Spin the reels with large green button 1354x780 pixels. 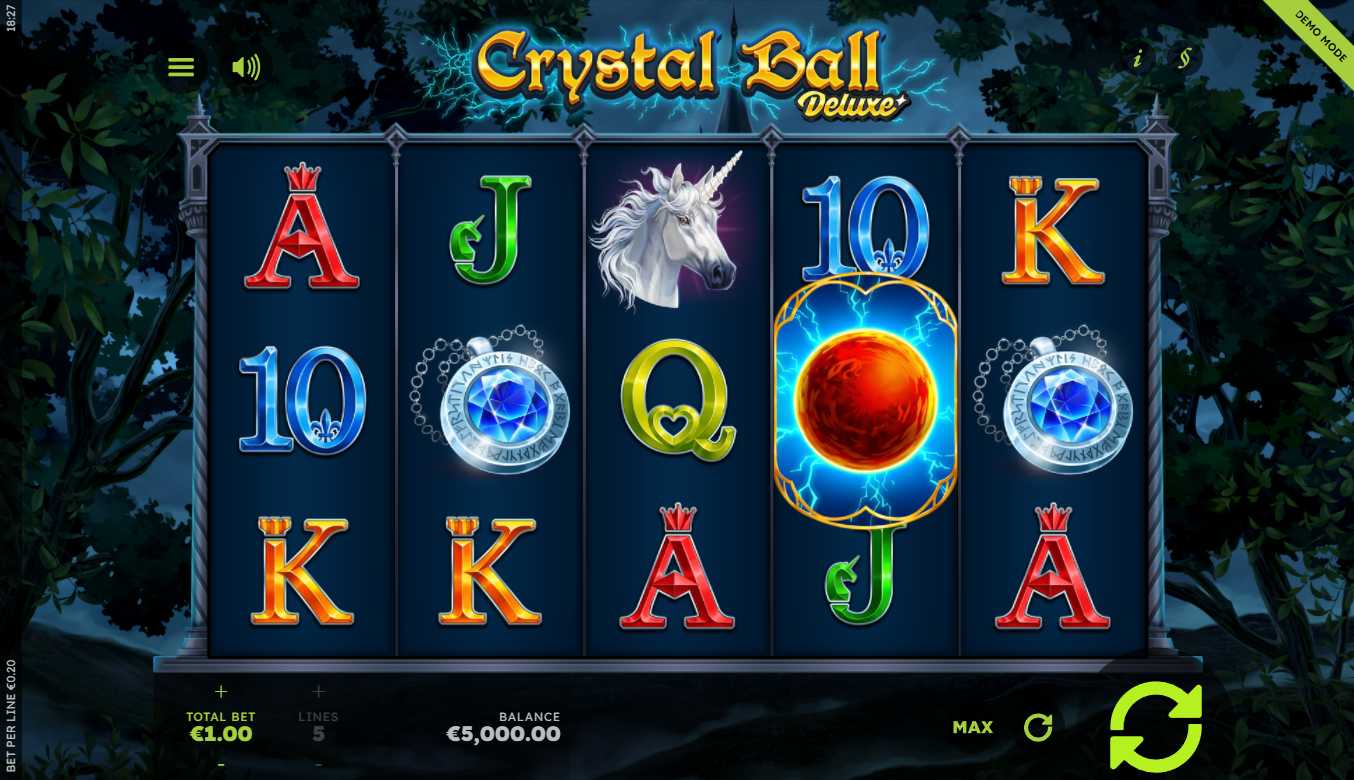tap(1155, 727)
